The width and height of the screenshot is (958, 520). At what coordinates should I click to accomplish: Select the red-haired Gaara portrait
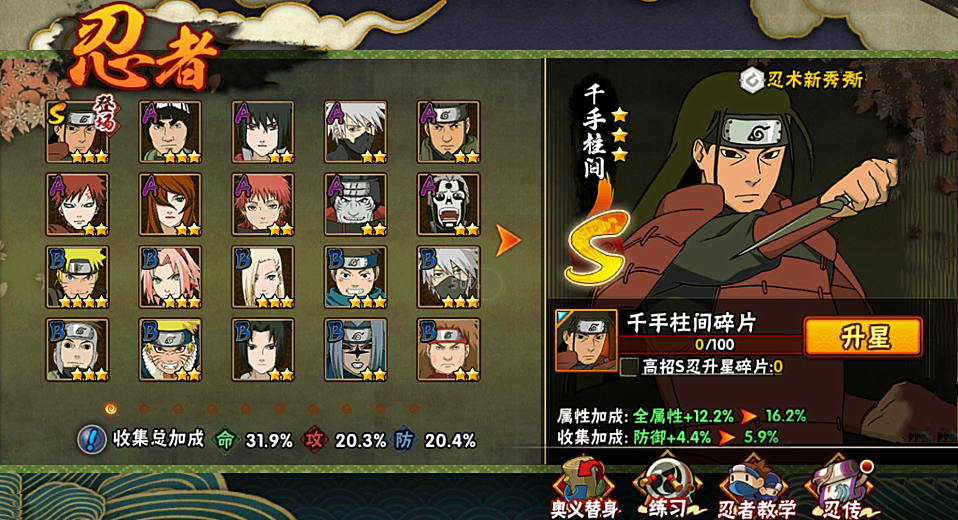click(x=77, y=204)
